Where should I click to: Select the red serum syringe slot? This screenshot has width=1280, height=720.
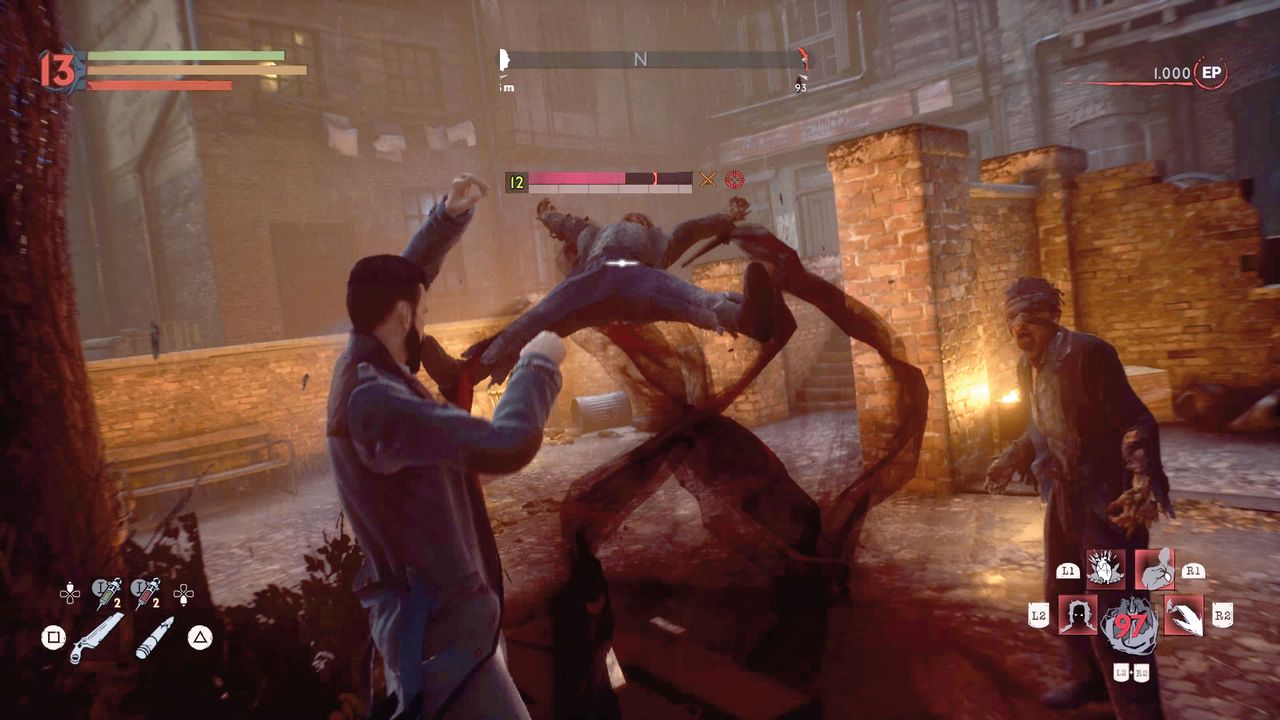(146, 593)
